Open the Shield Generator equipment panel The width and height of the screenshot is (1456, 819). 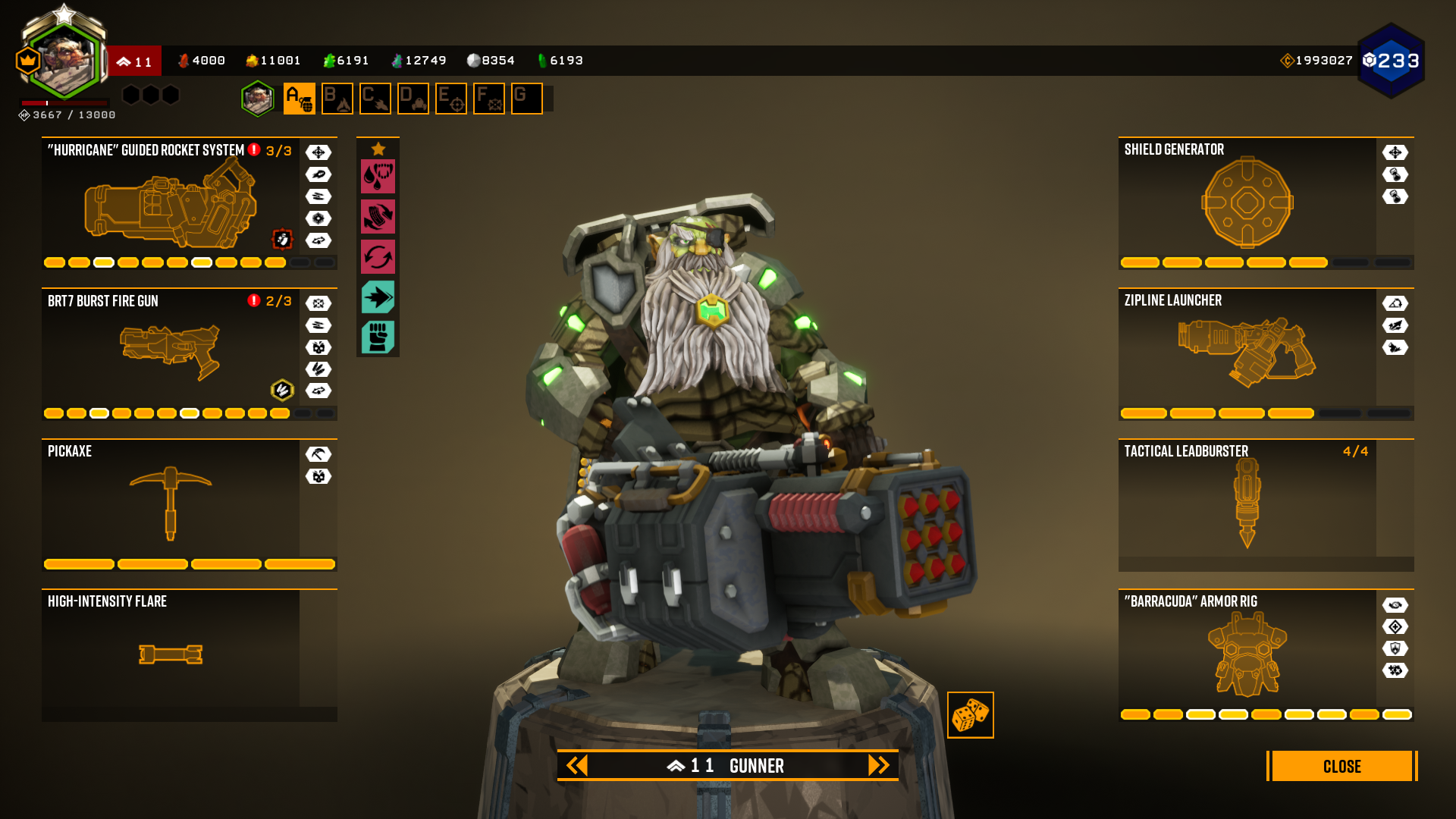[1247, 202]
